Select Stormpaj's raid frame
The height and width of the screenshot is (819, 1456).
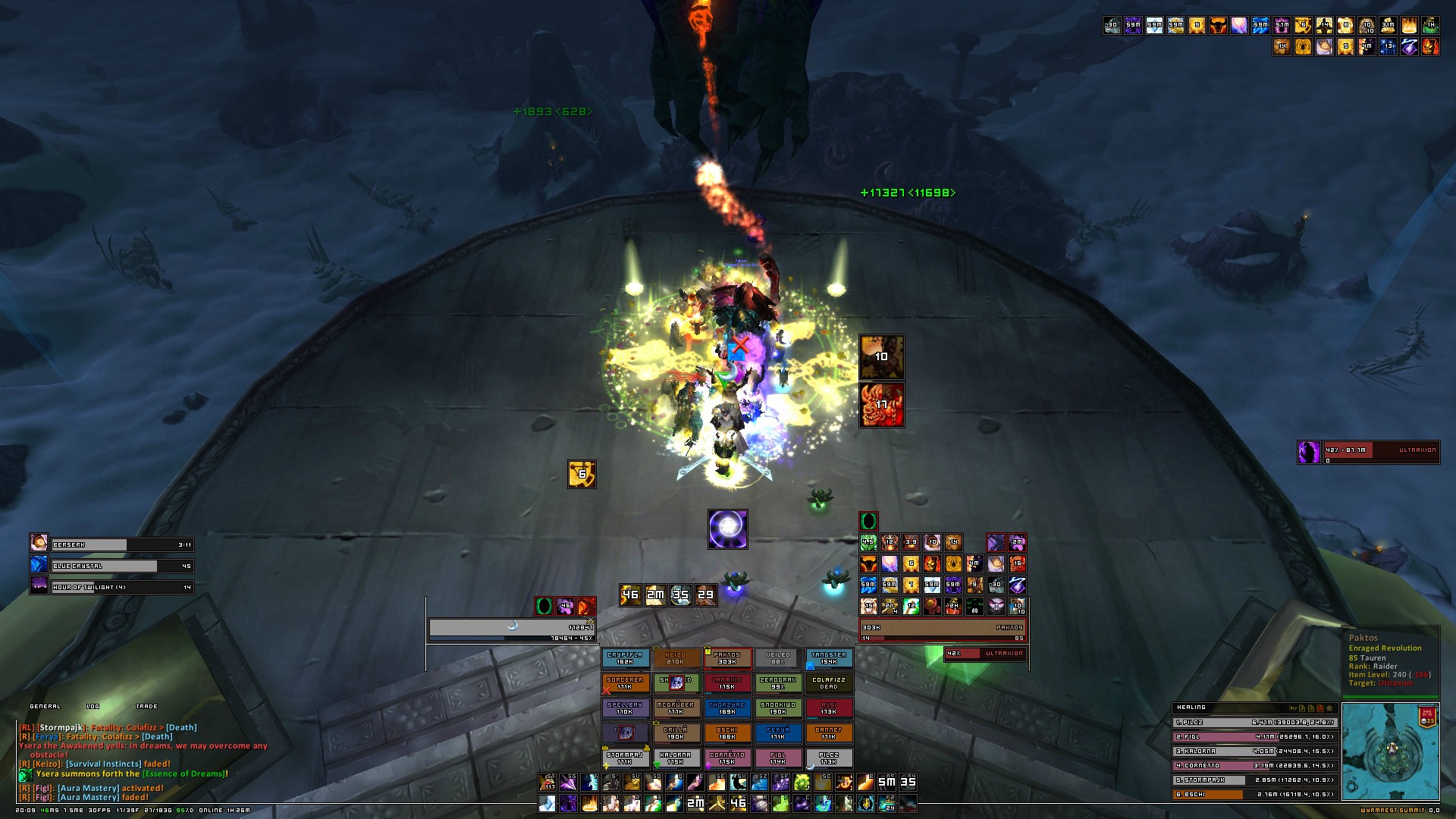tap(625, 758)
